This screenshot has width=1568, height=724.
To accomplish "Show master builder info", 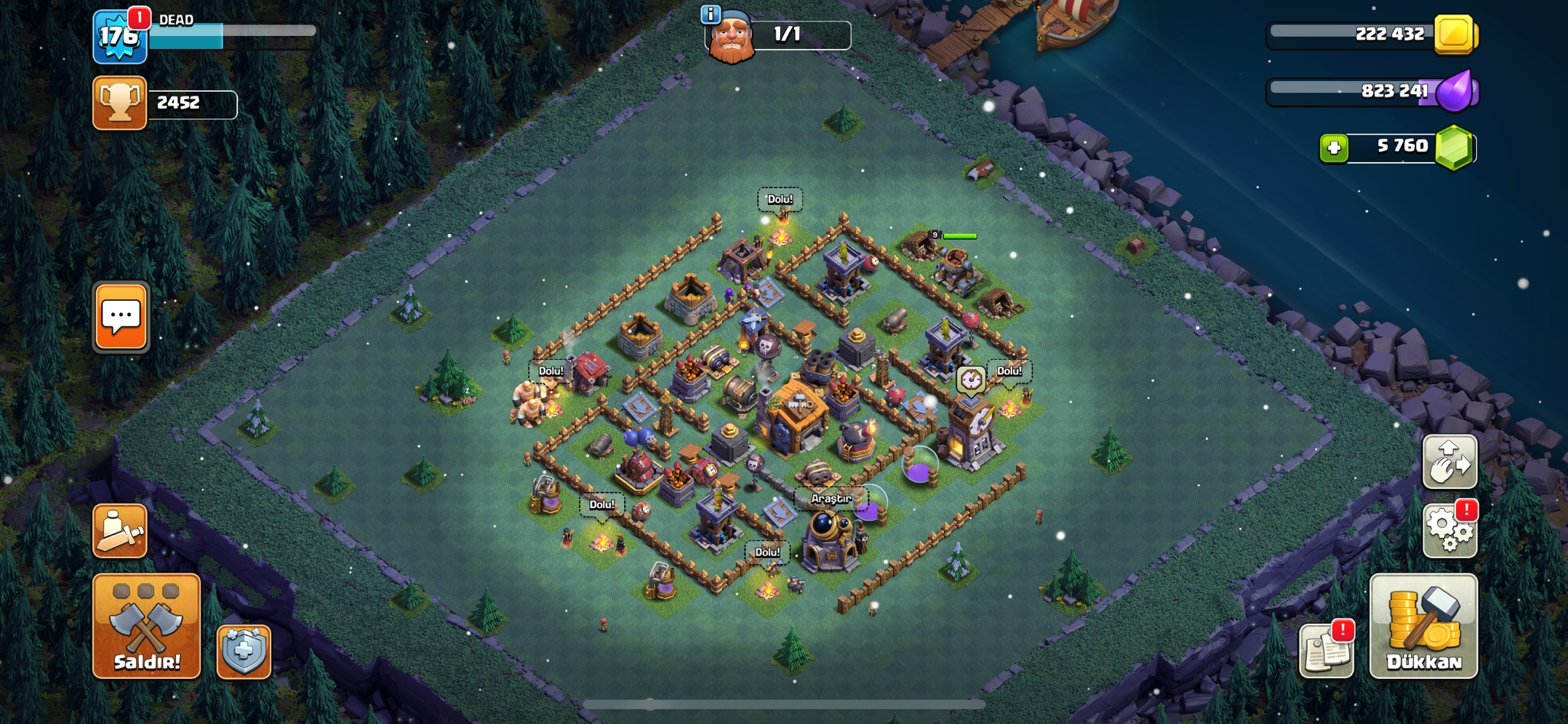I will [x=710, y=14].
